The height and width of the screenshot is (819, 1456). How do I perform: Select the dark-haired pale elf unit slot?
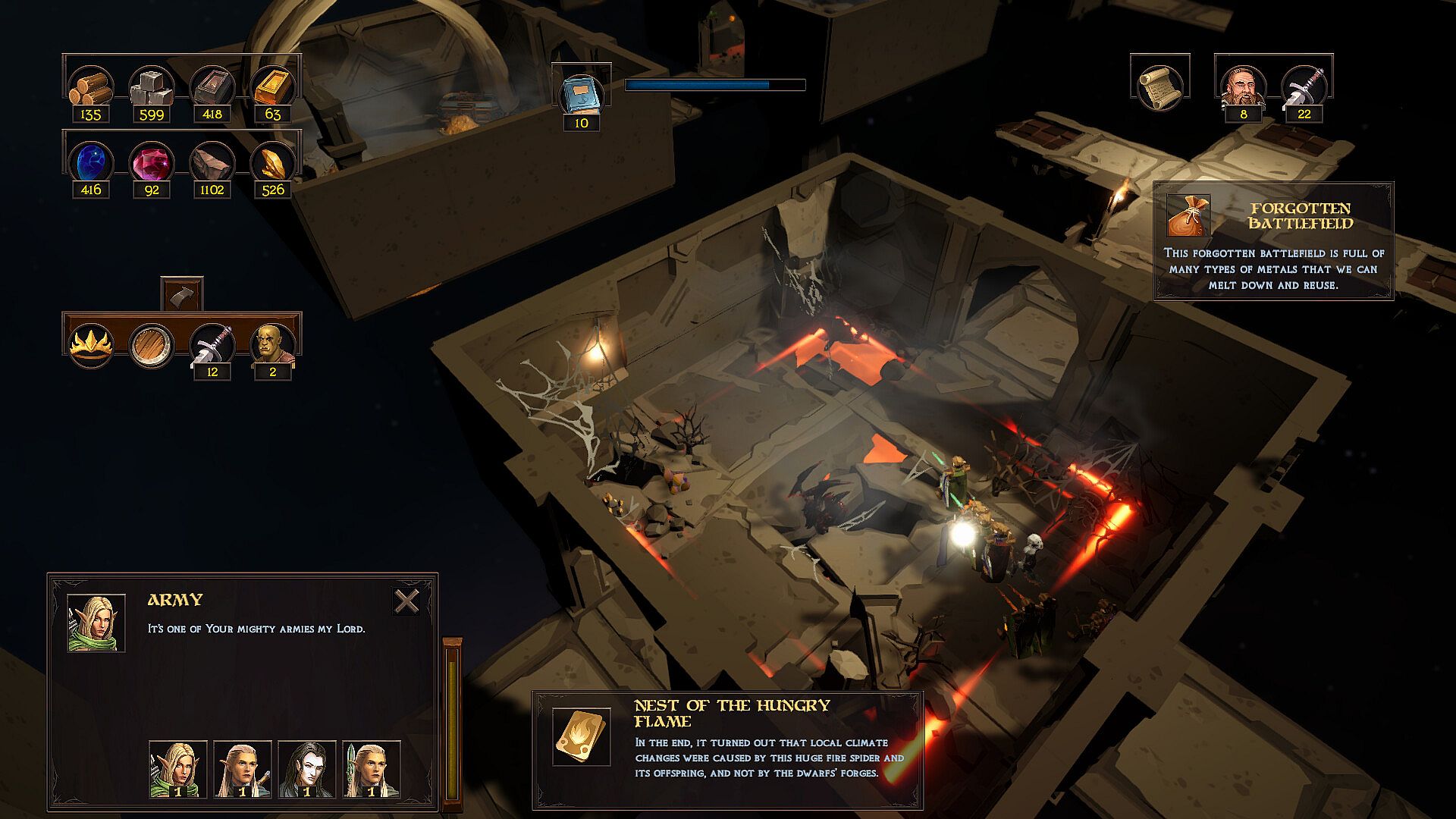(x=307, y=769)
